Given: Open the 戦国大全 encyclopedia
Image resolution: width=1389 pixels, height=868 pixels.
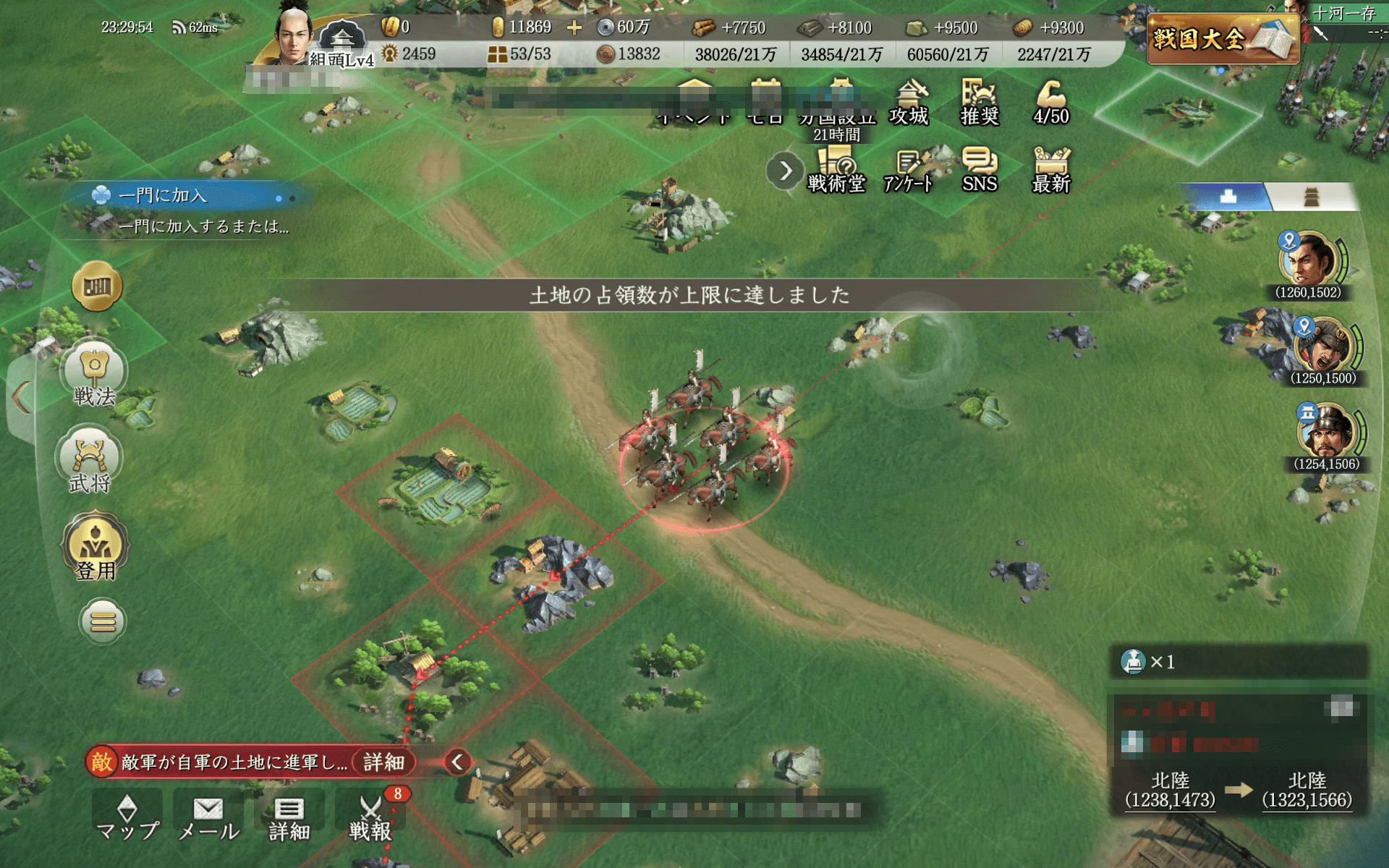Looking at the screenshot, I should pyautogui.click(x=1221, y=33).
